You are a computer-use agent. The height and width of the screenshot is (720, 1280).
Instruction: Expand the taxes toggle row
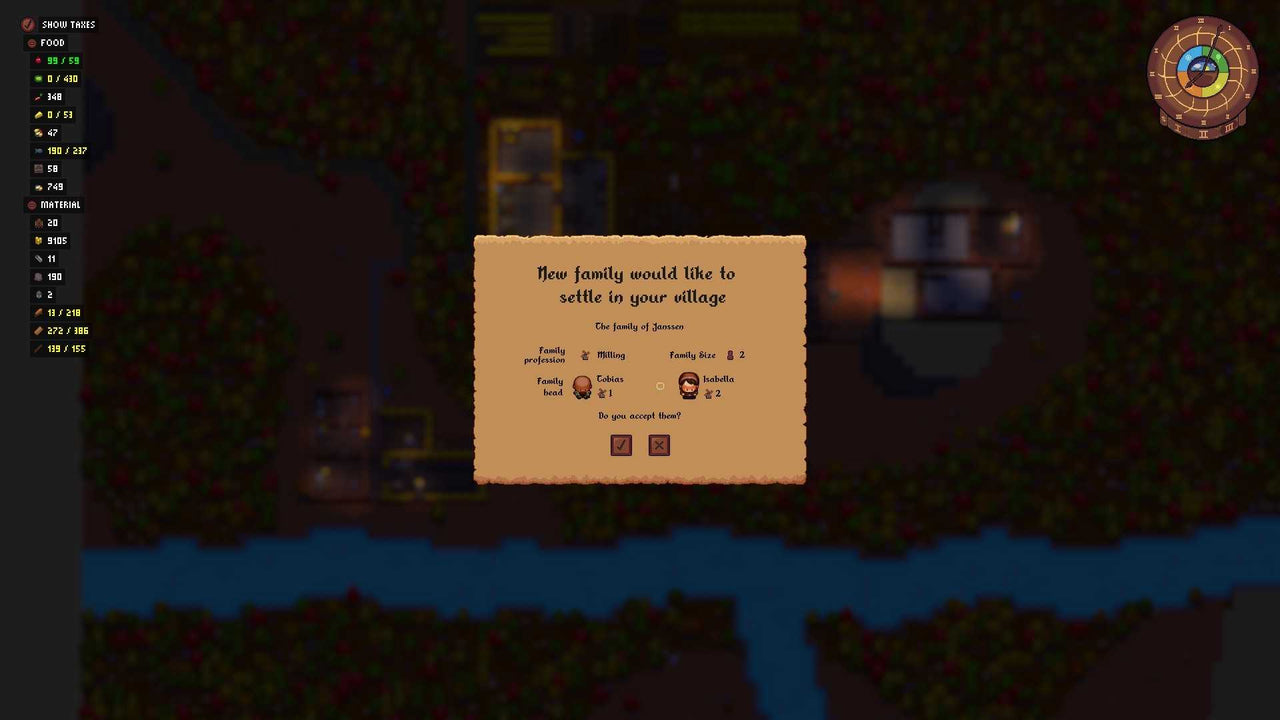point(60,24)
